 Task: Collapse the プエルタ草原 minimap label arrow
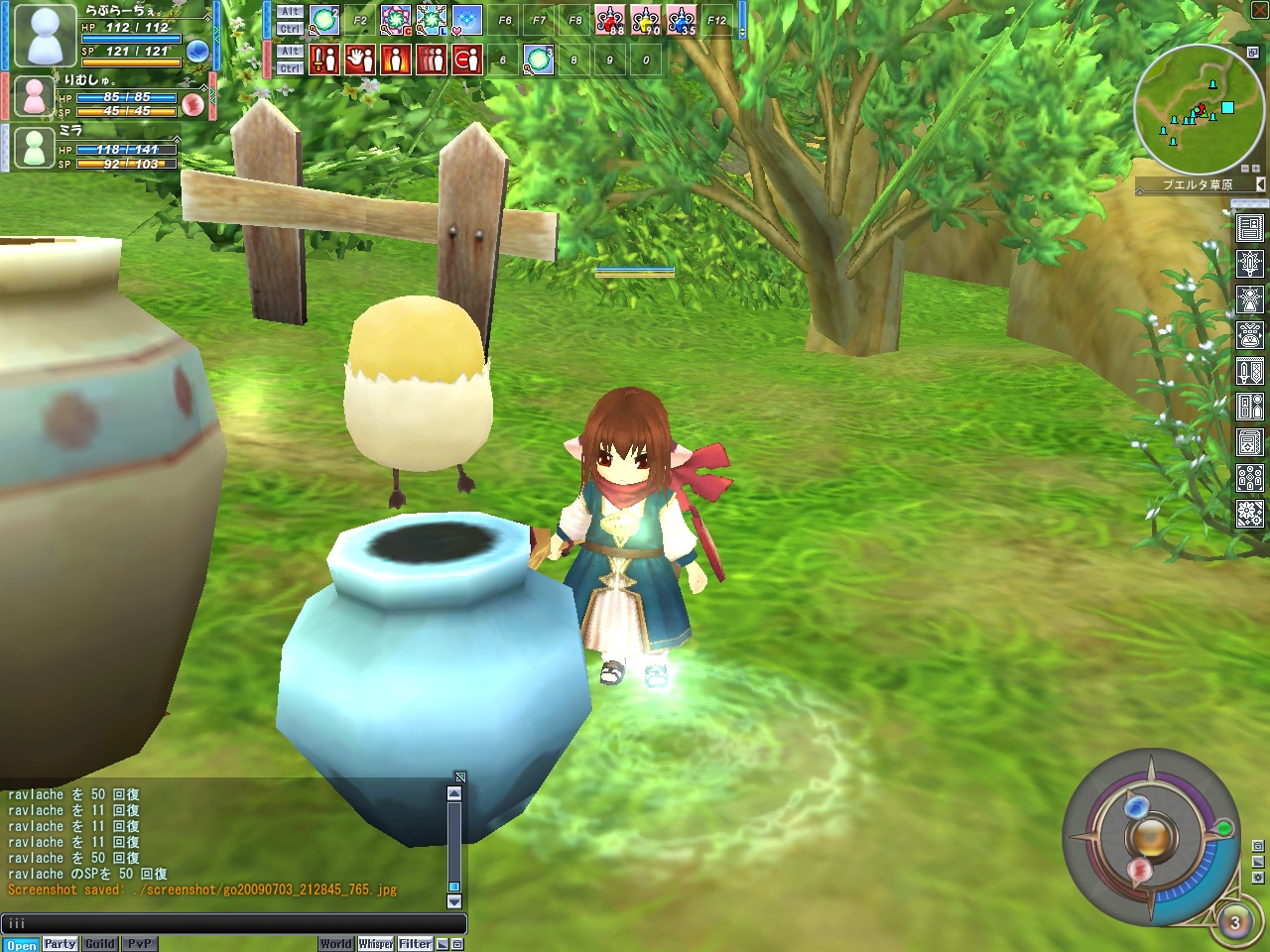pos(1260,184)
